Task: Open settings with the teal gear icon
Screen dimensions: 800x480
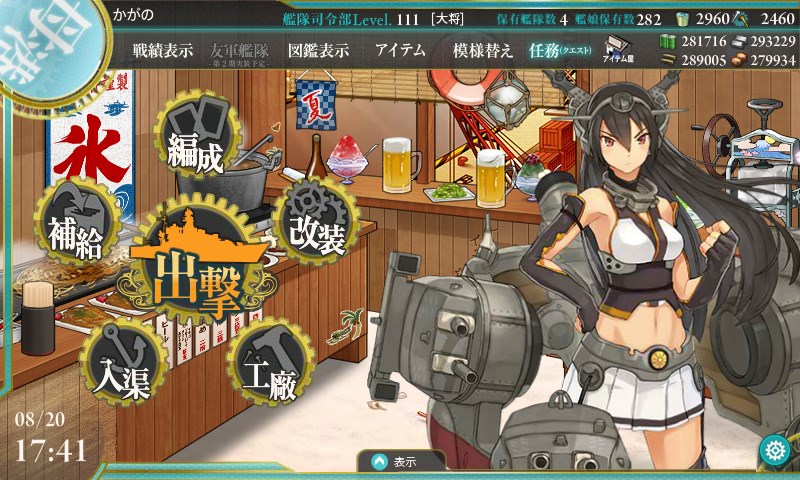Action: pos(773,449)
